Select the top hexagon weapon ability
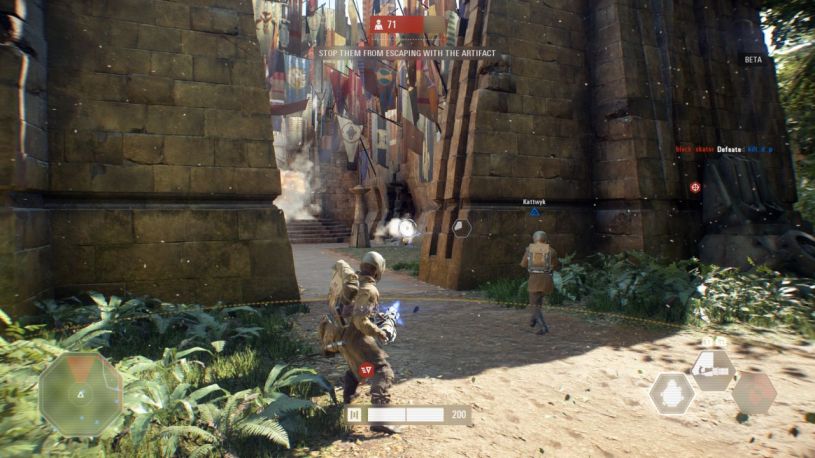This screenshot has height=458, width=815. pyautogui.click(x=712, y=369)
